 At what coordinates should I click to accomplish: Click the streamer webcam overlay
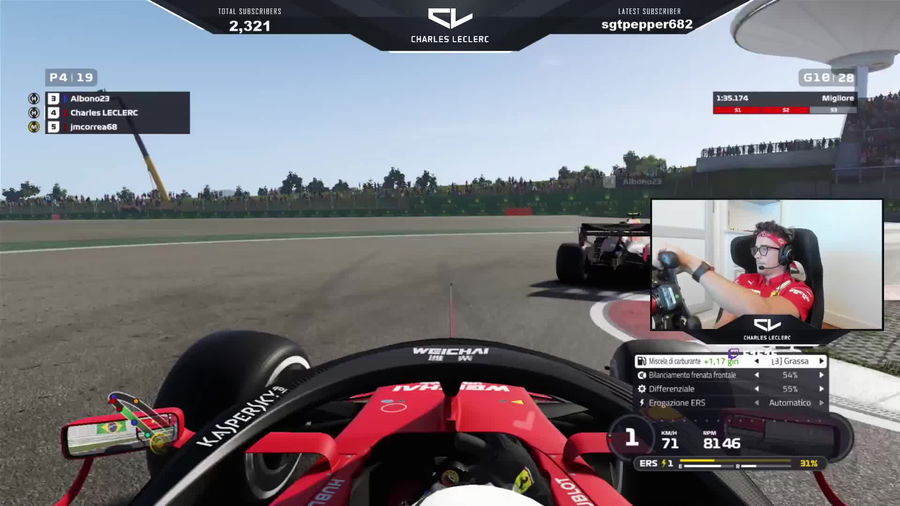click(766, 264)
